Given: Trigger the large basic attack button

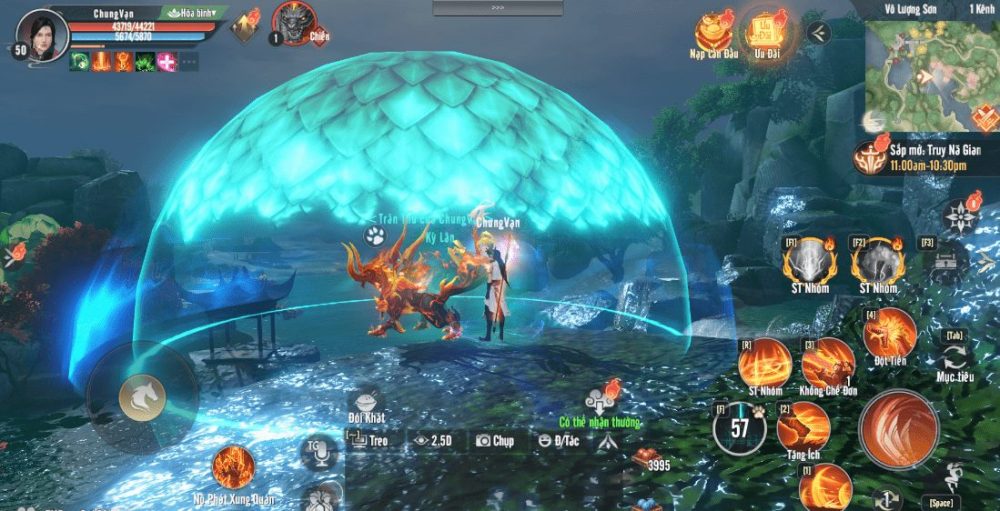Looking at the screenshot, I should [x=897, y=429].
